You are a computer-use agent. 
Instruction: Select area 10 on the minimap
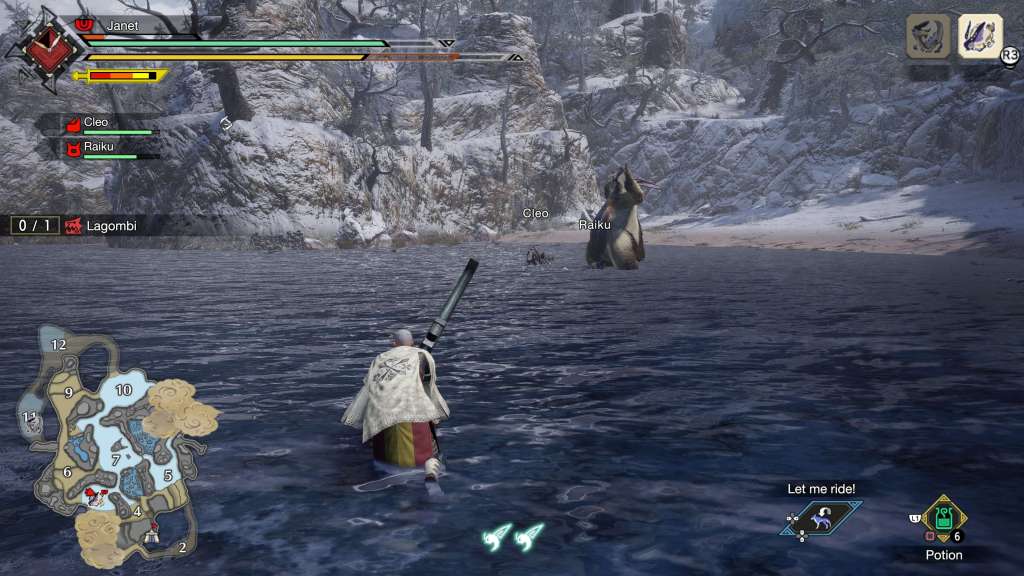(124, 390)
